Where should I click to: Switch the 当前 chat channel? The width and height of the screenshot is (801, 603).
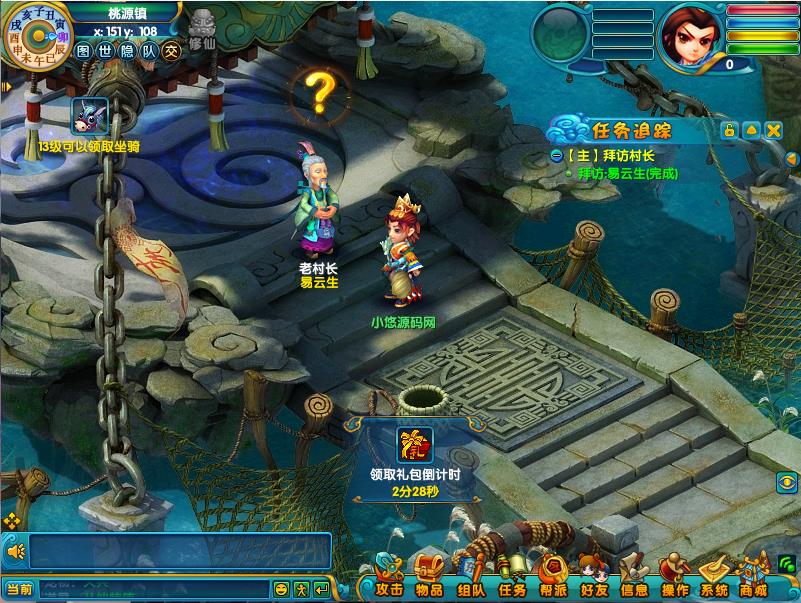[19, 589]
